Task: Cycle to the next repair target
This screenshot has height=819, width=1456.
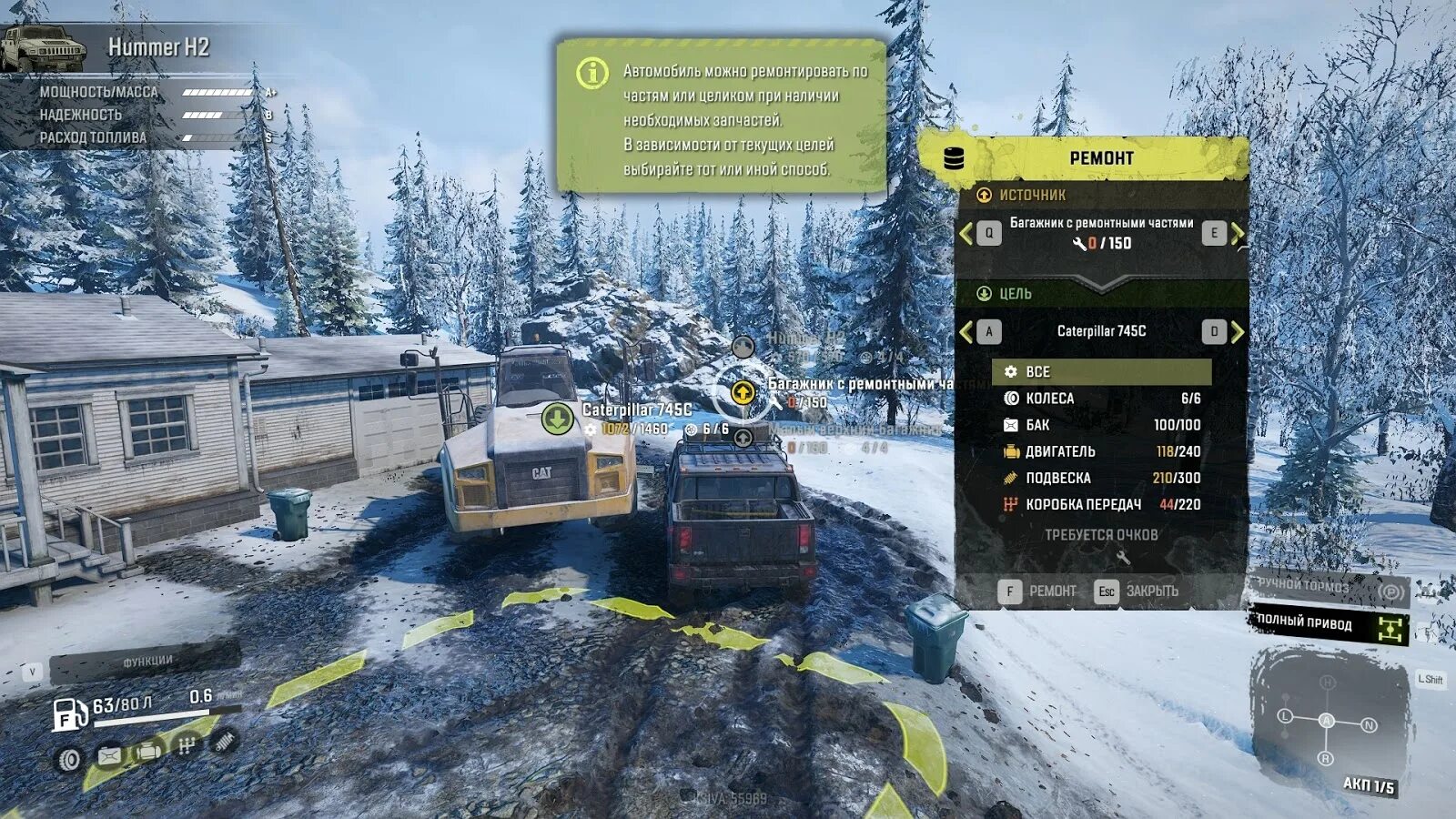Action: tap(1224, 332)
